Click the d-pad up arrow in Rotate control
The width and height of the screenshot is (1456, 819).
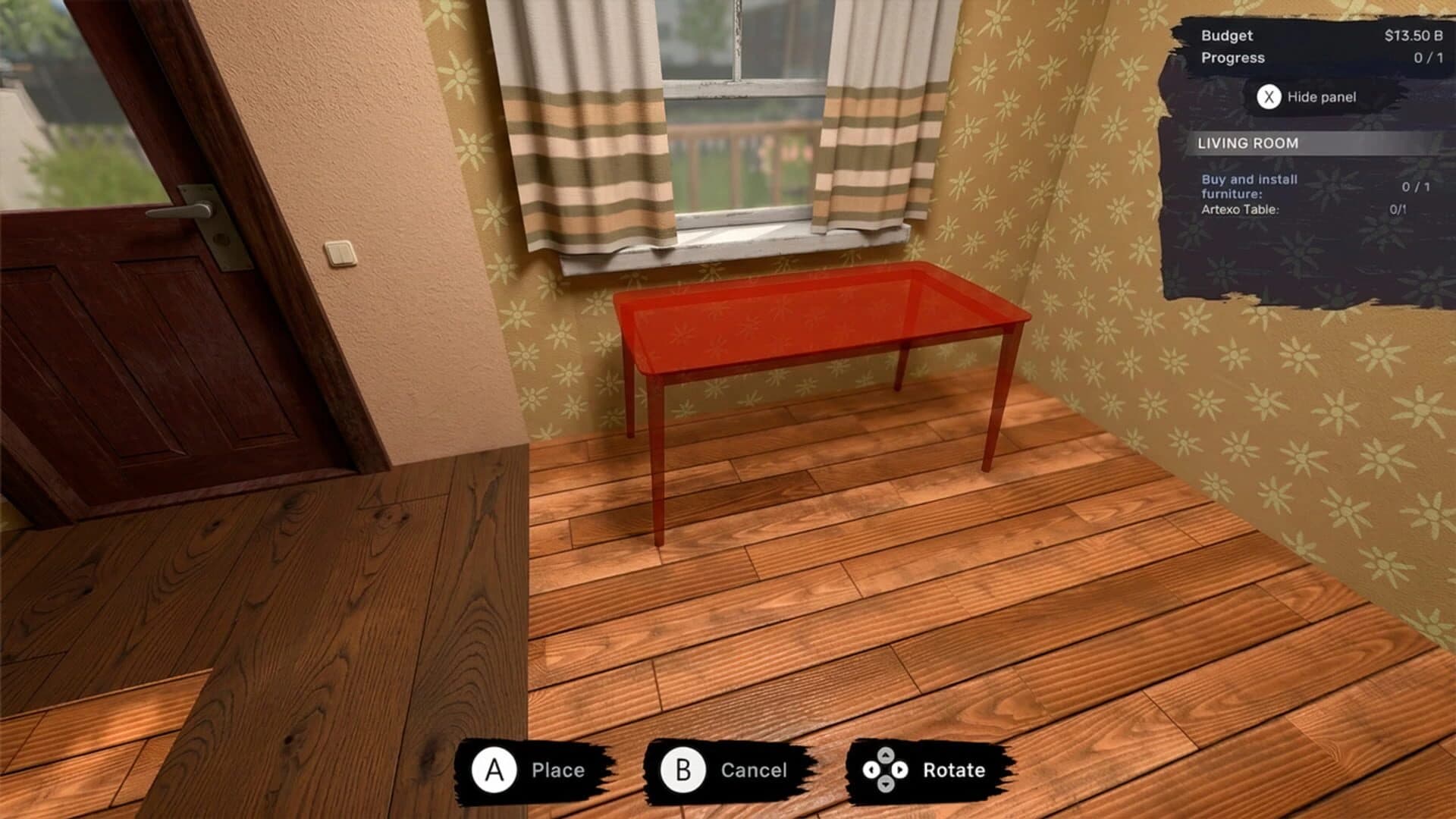click(885, 756)
